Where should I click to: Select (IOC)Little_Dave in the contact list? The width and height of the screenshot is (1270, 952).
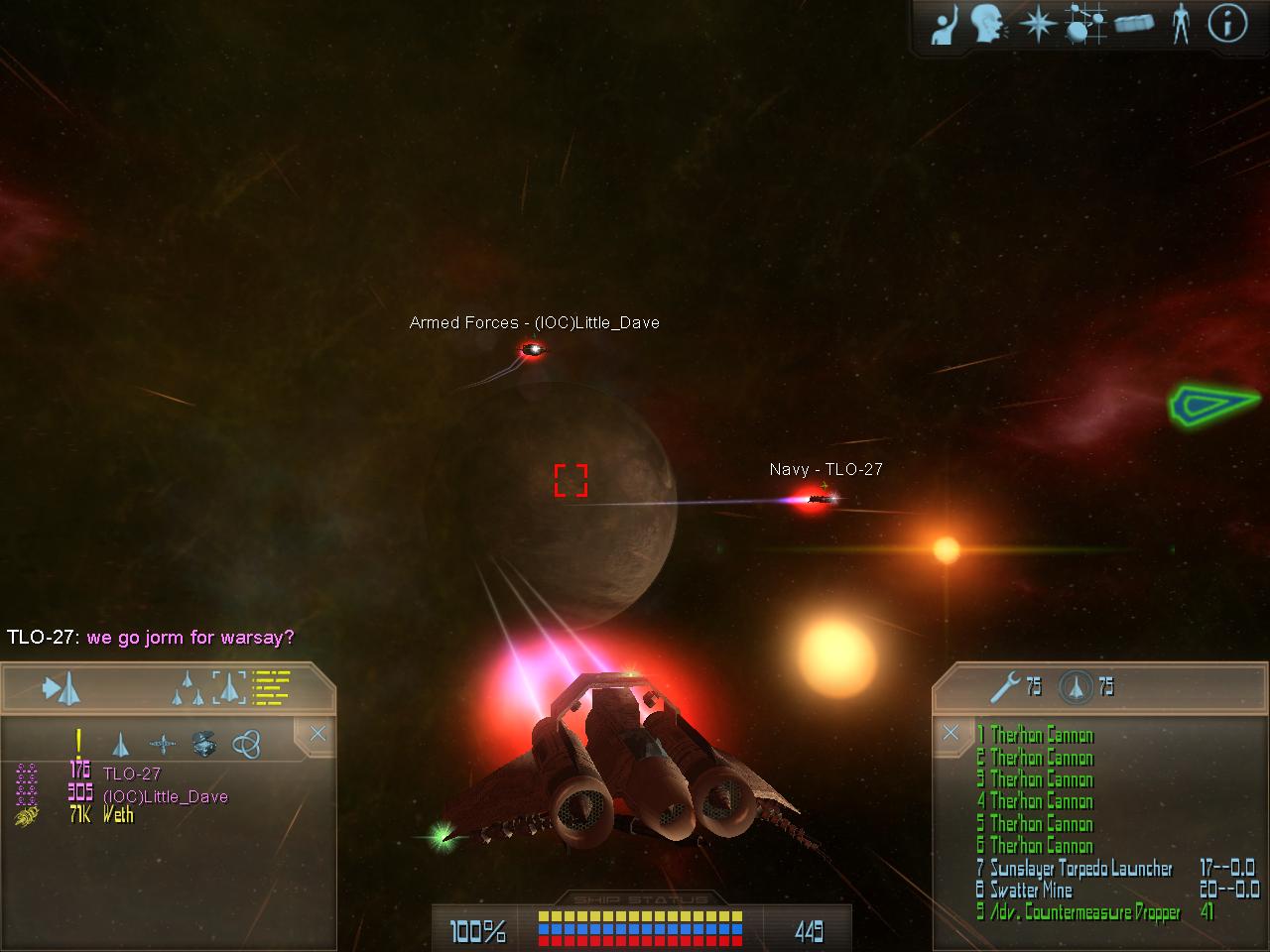165,796
